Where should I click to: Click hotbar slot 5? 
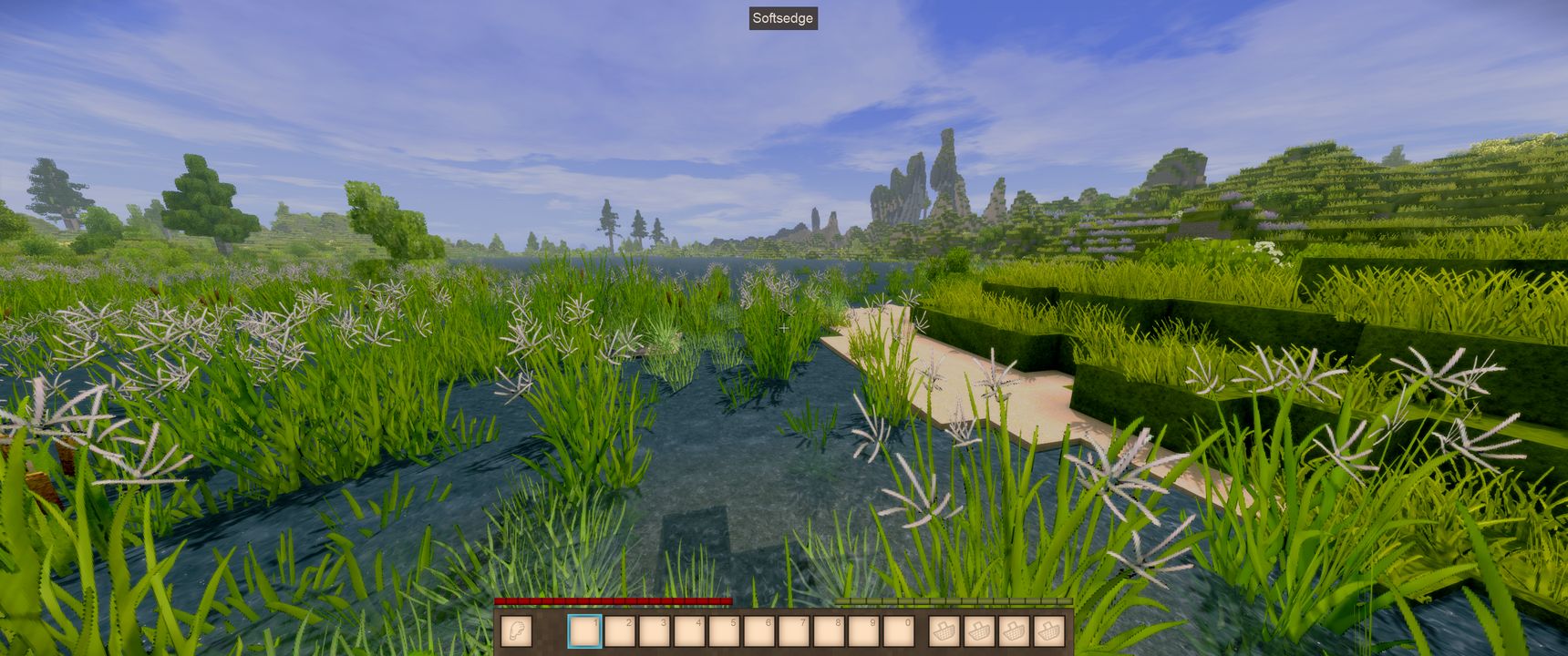coord(724,630)
